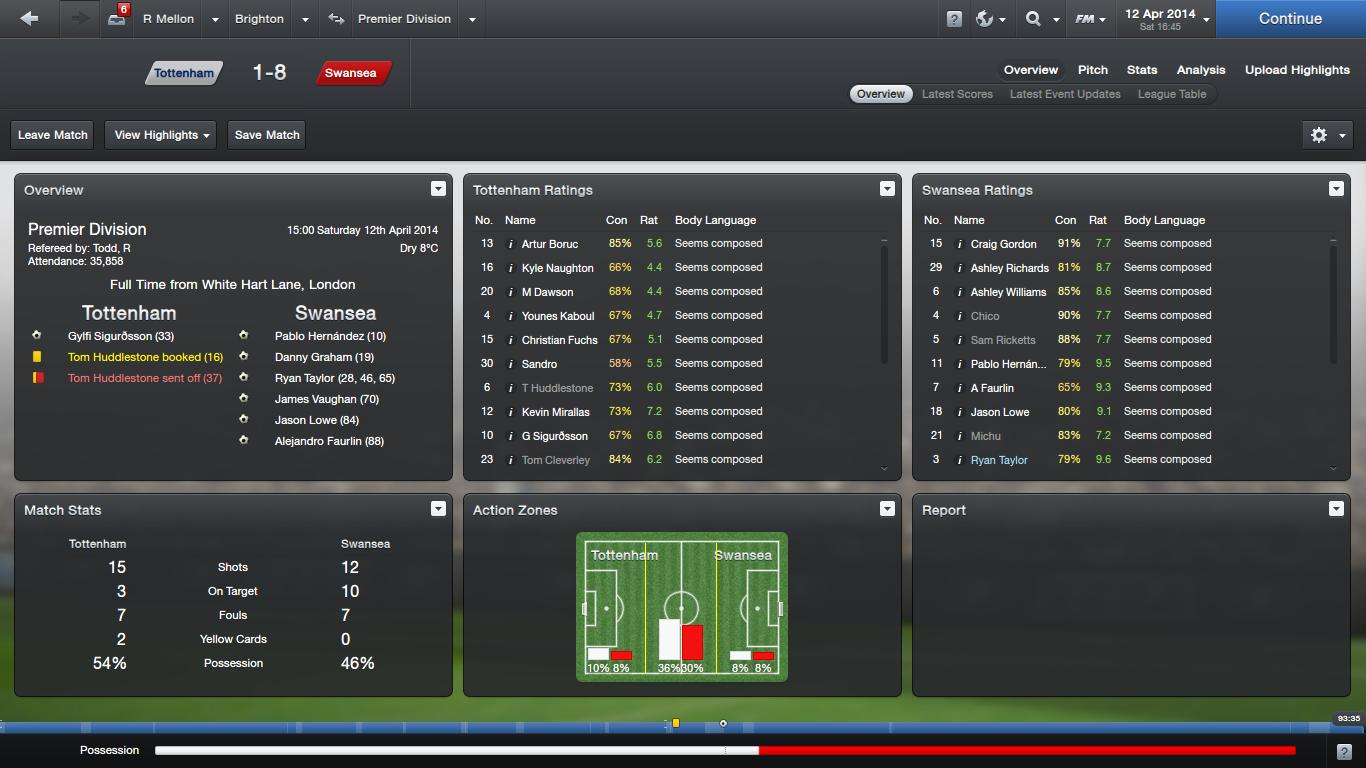This screenshot has width=1366, height=768.
Task: Click Ryan Taylor in Swansea Ratings
Action: pyautogui.click(x=998, y=460)
